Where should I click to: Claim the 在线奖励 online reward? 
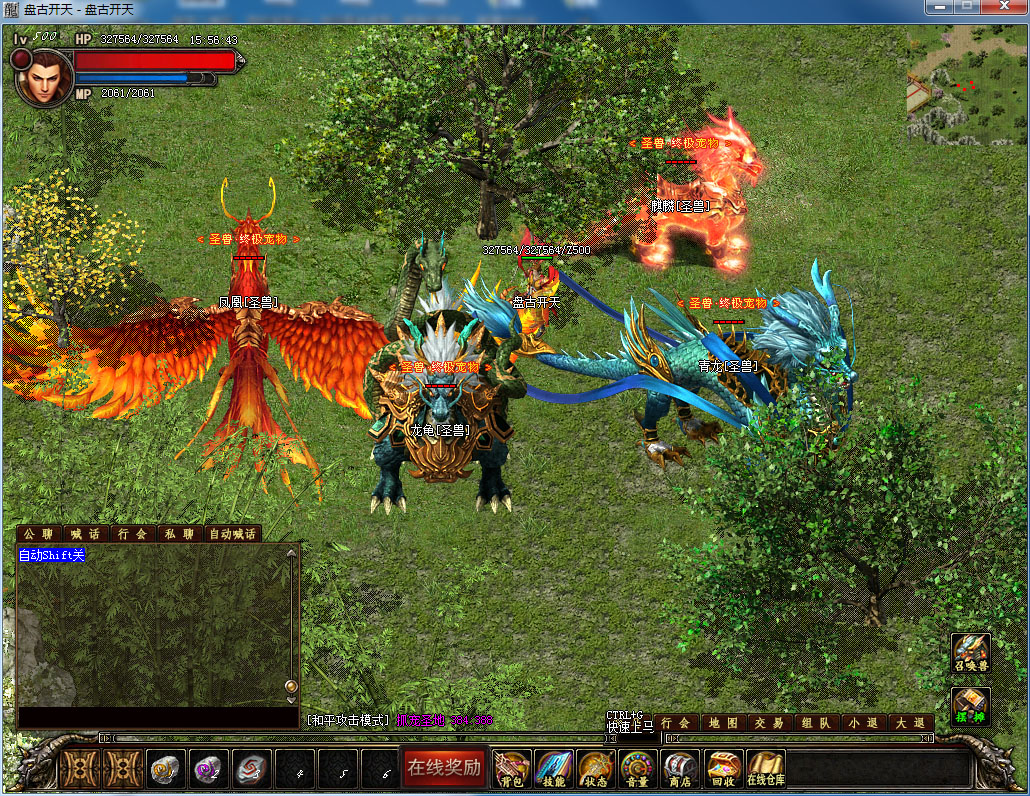point(443,768)
